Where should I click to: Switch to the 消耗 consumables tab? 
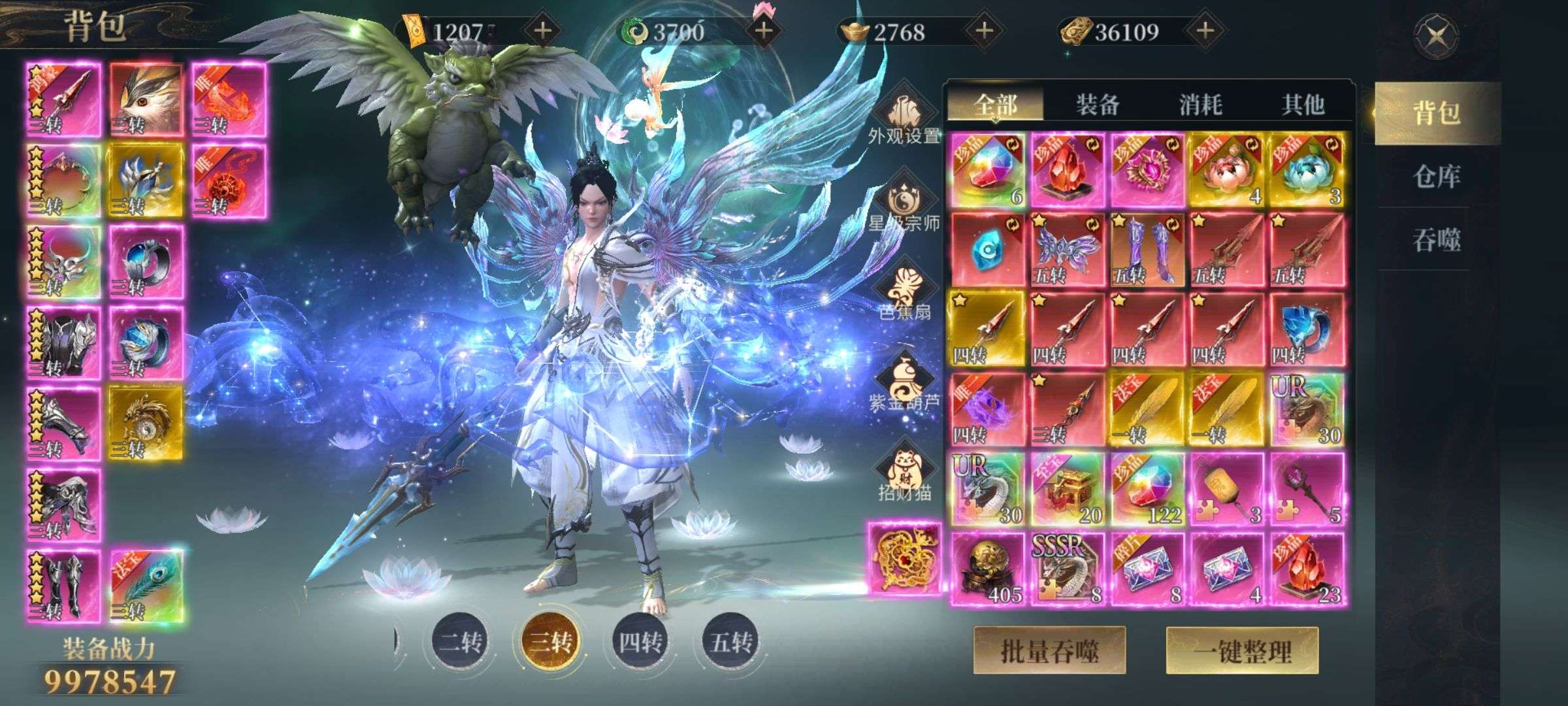tap(1200, 105)
